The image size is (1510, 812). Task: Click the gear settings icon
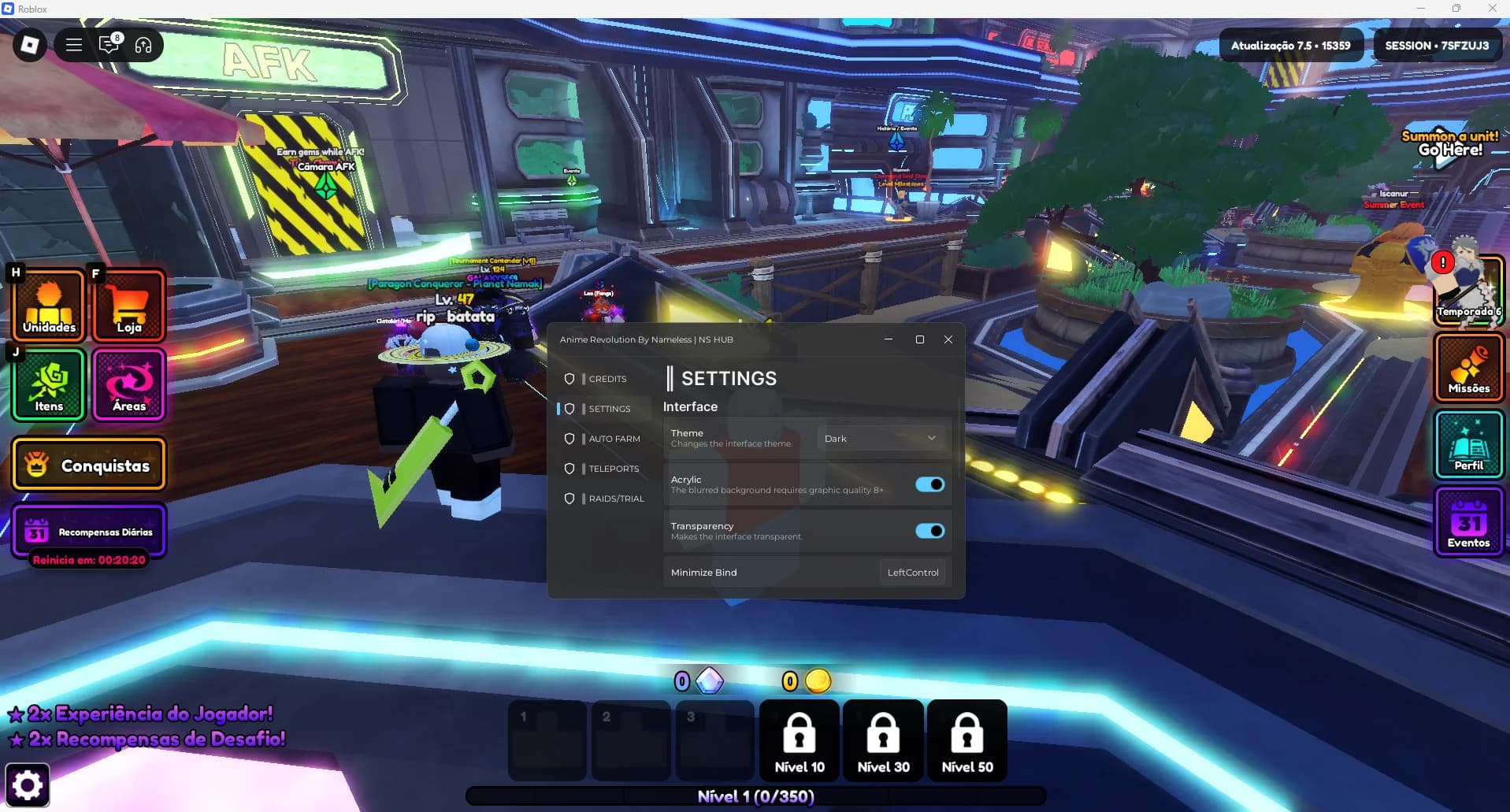pos(28,784)
